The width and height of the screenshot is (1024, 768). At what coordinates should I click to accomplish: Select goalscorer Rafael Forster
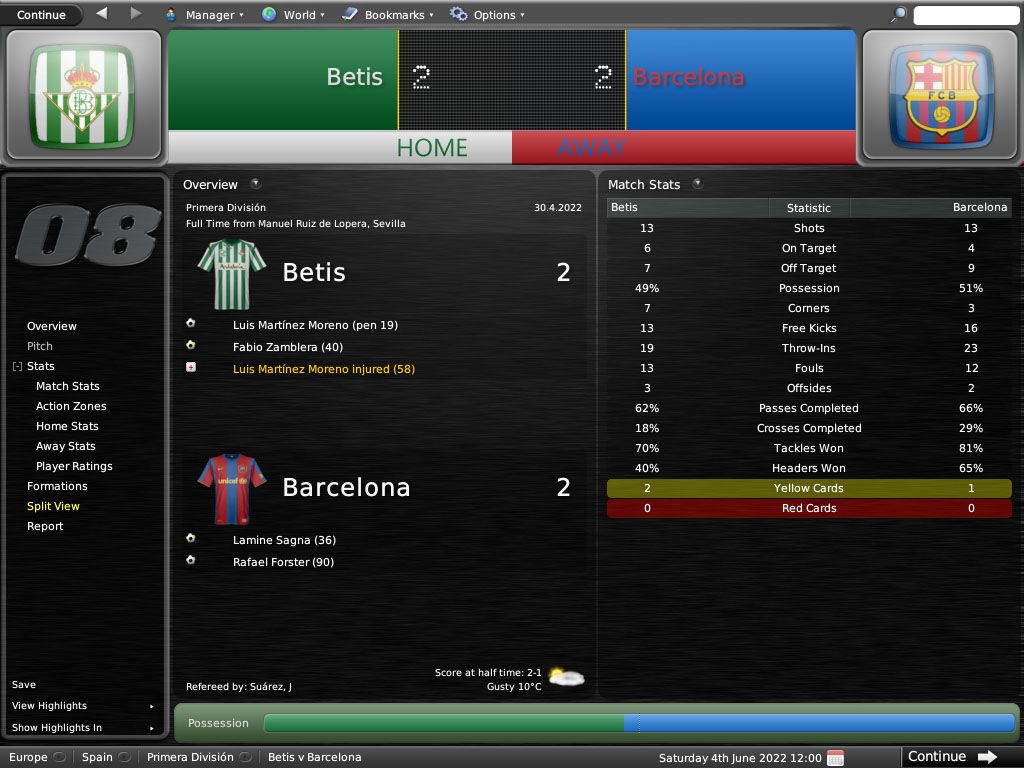pos(283,562)
